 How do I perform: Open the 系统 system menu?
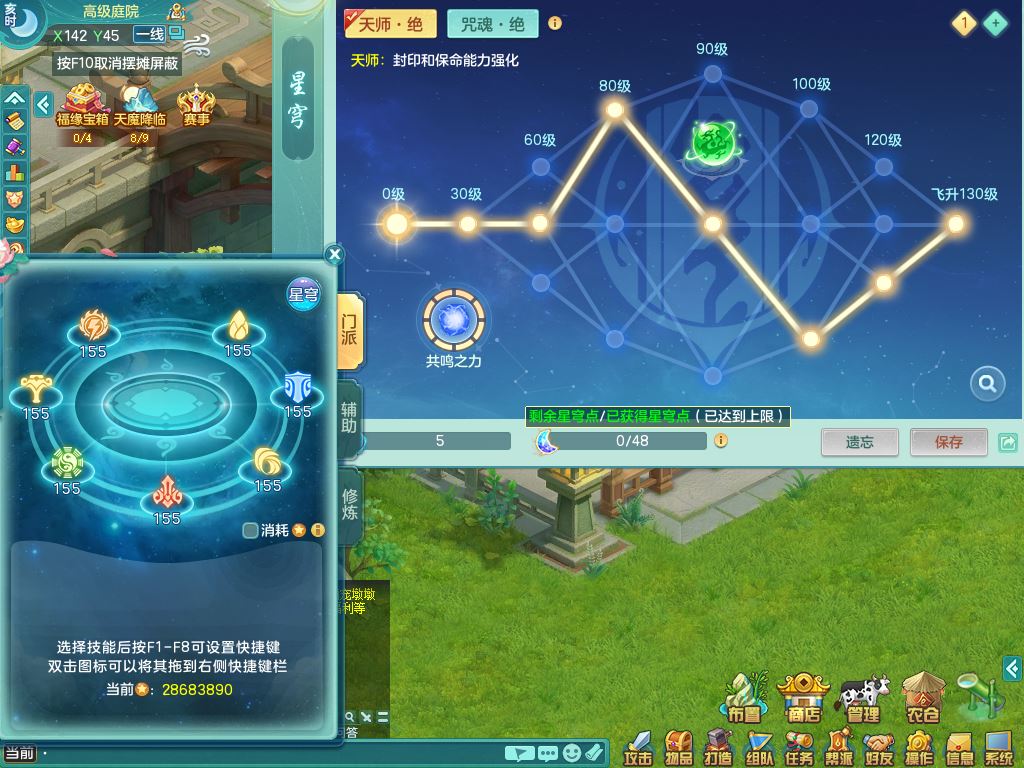[x=998, y=746]
